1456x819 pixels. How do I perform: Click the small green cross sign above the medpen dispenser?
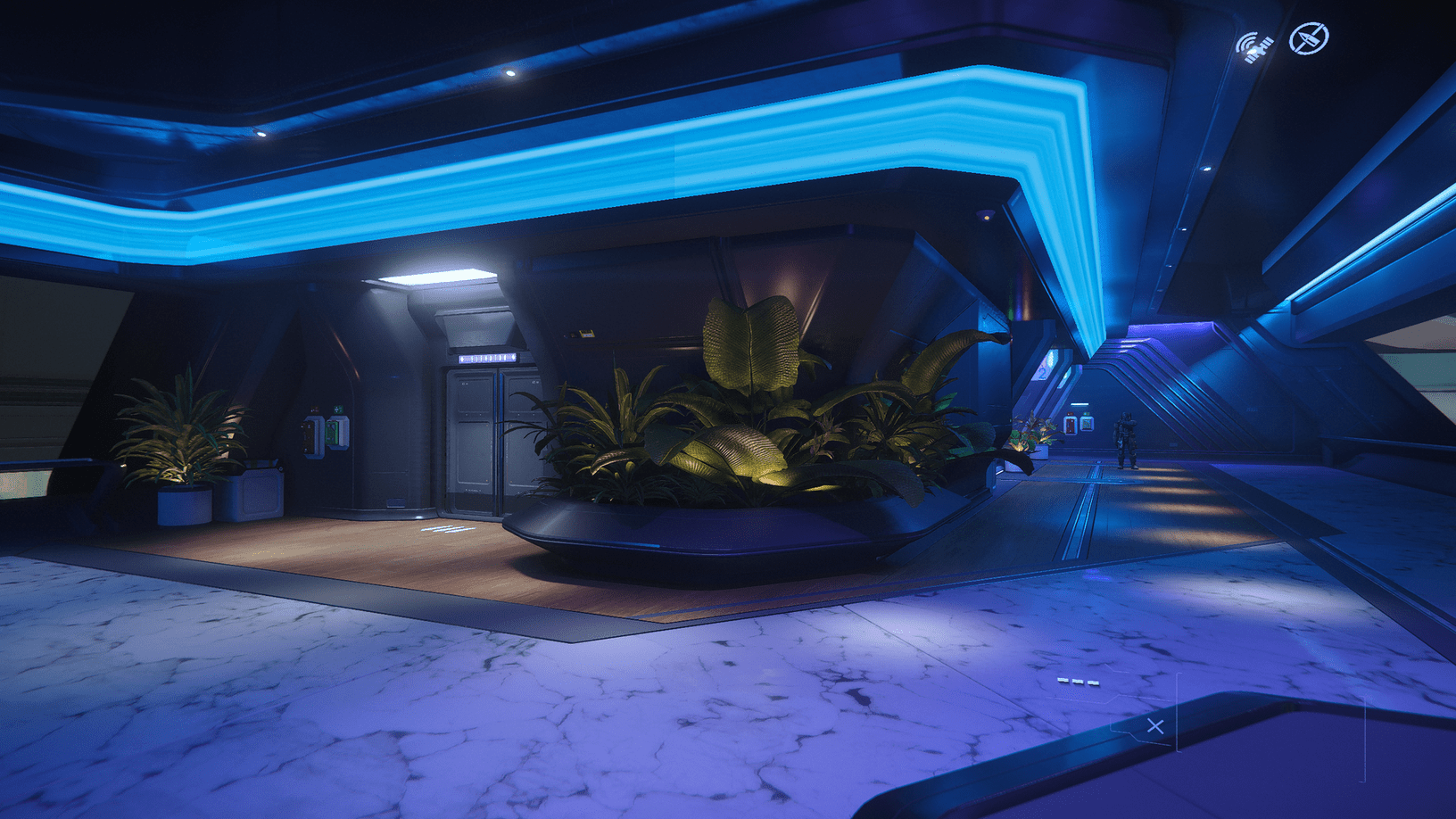tap(339, 409)
